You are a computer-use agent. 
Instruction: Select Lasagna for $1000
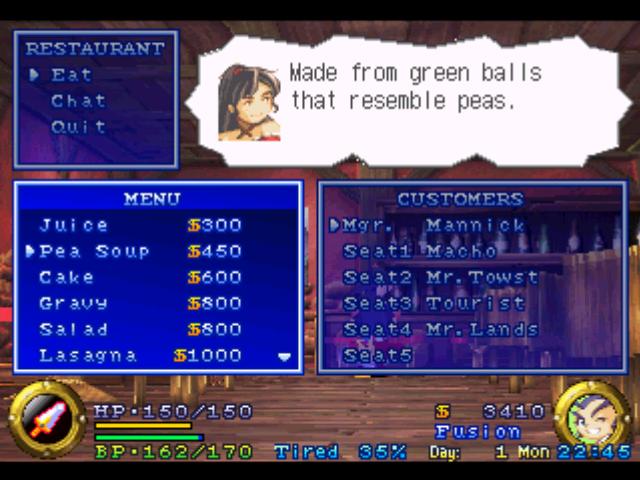pyautogui.click(x=140, y=355)
